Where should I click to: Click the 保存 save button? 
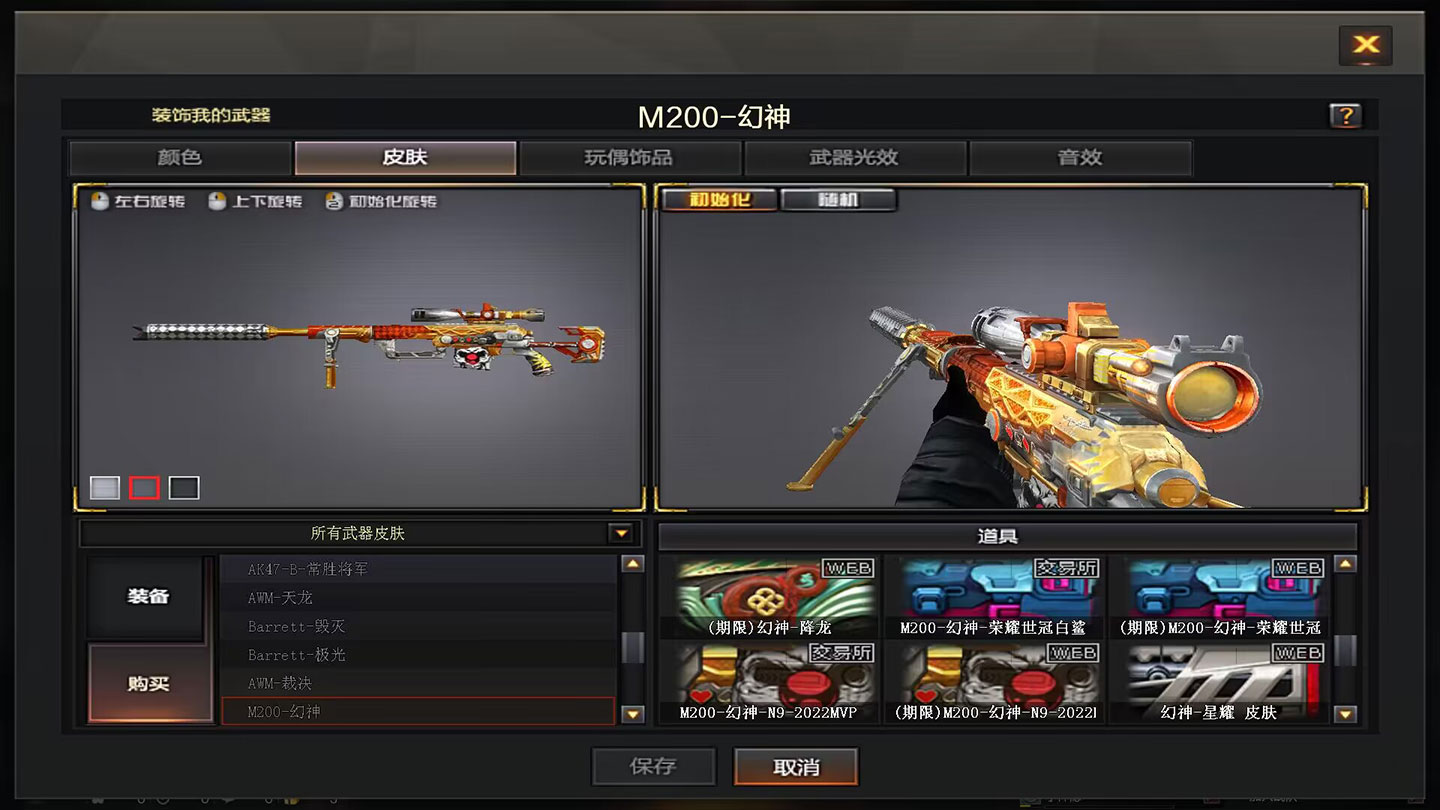[x=654, y=766]
